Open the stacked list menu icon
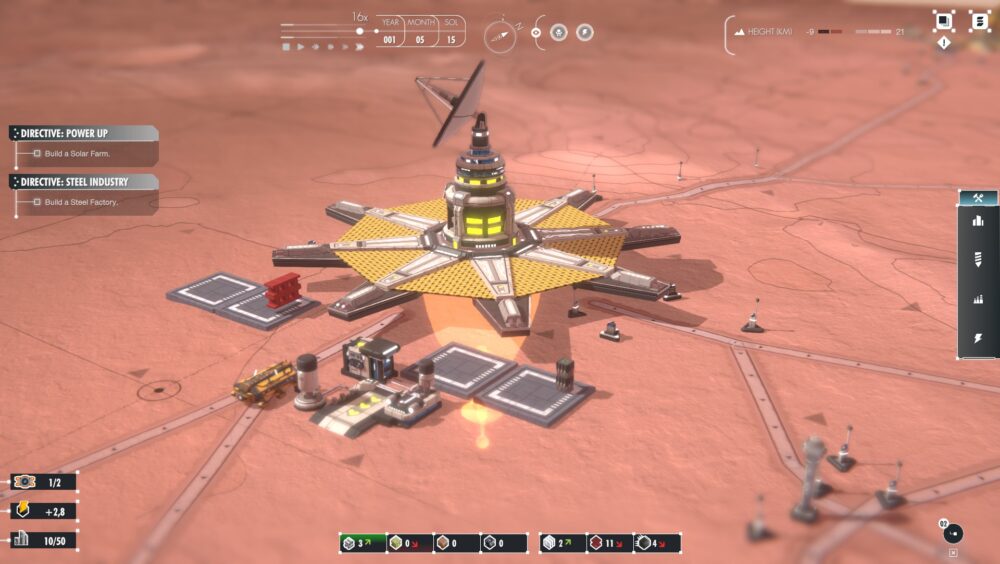Image resolution: width=1000 pixels, height=564 pixels. point(979,20)
